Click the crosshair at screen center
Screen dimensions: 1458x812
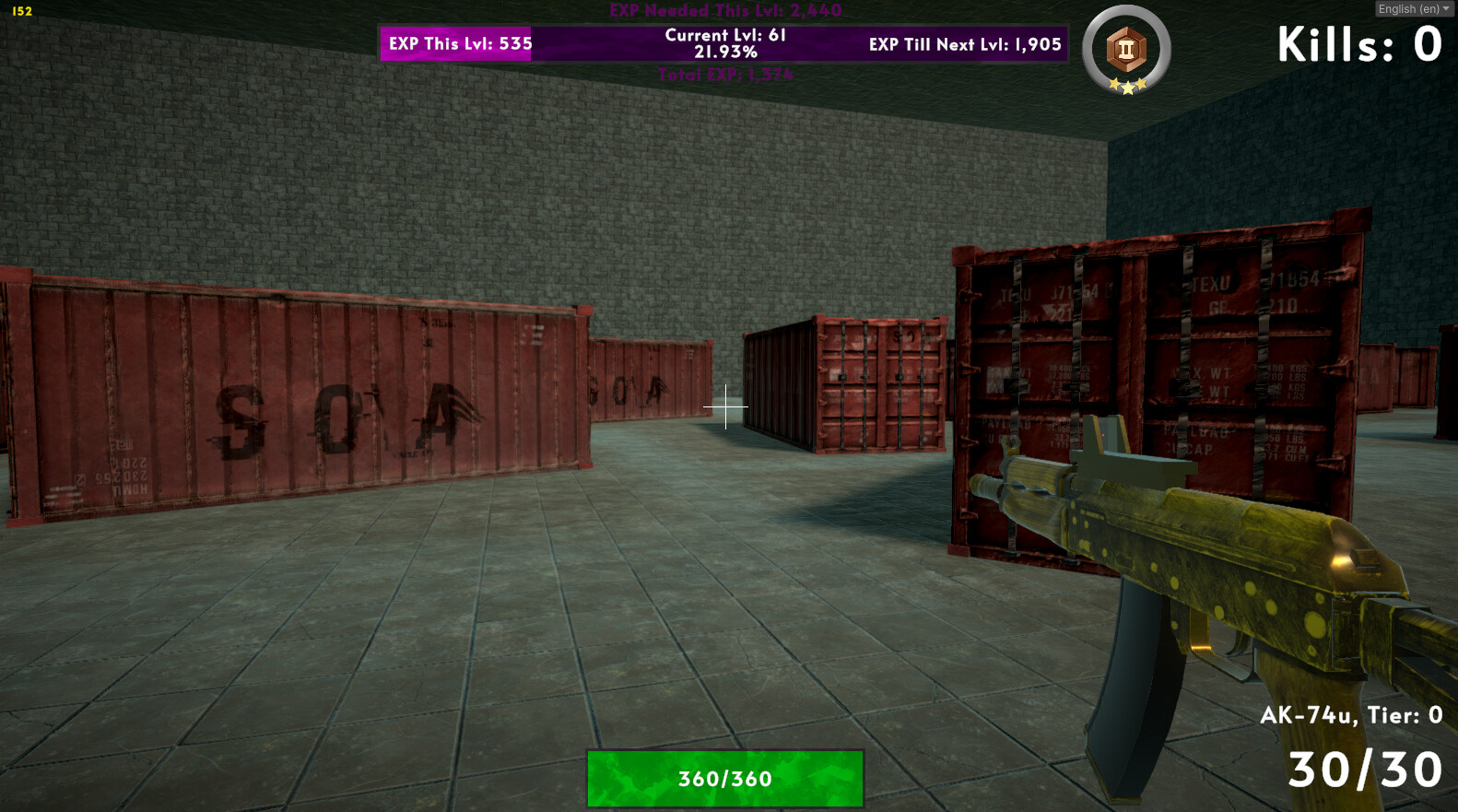[x=727, y=406]
